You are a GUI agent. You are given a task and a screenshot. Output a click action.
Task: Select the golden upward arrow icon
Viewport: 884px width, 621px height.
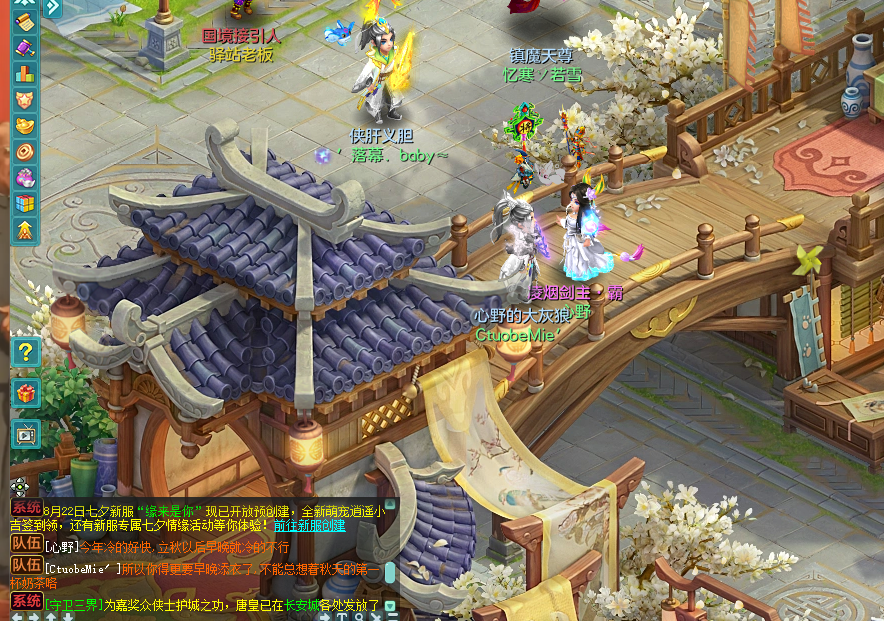tap(24, 230)
